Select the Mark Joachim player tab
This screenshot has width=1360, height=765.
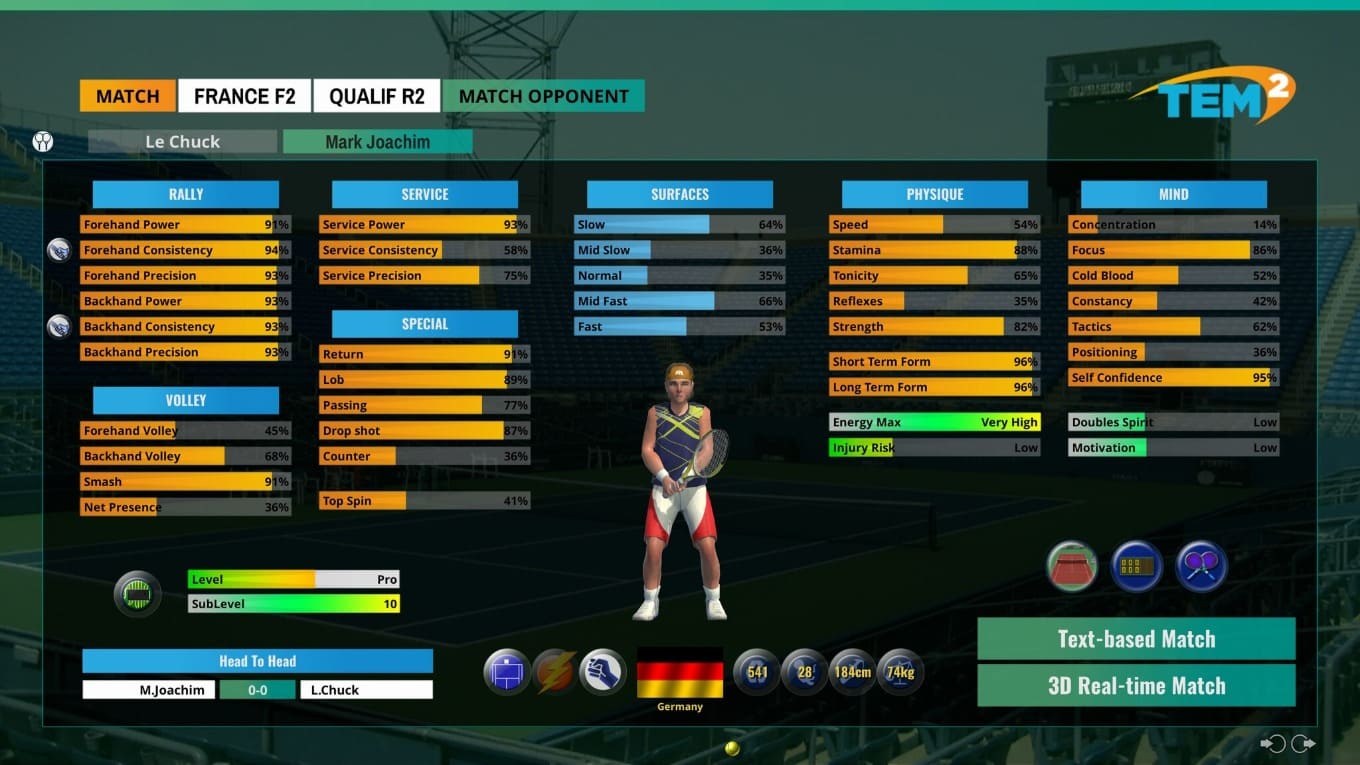pyautogui.click(x=377, y=142)
